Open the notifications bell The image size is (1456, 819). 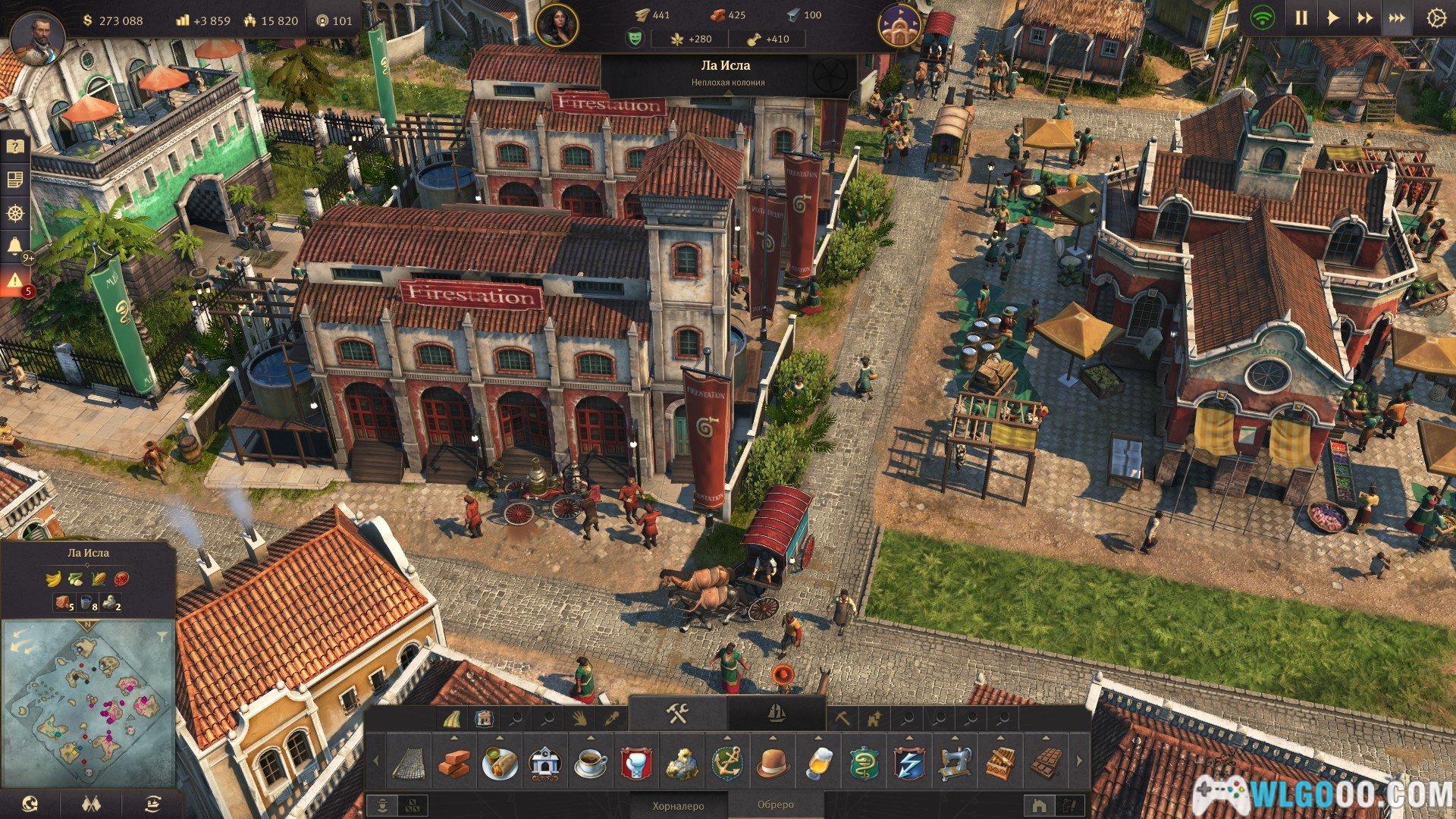14,246
